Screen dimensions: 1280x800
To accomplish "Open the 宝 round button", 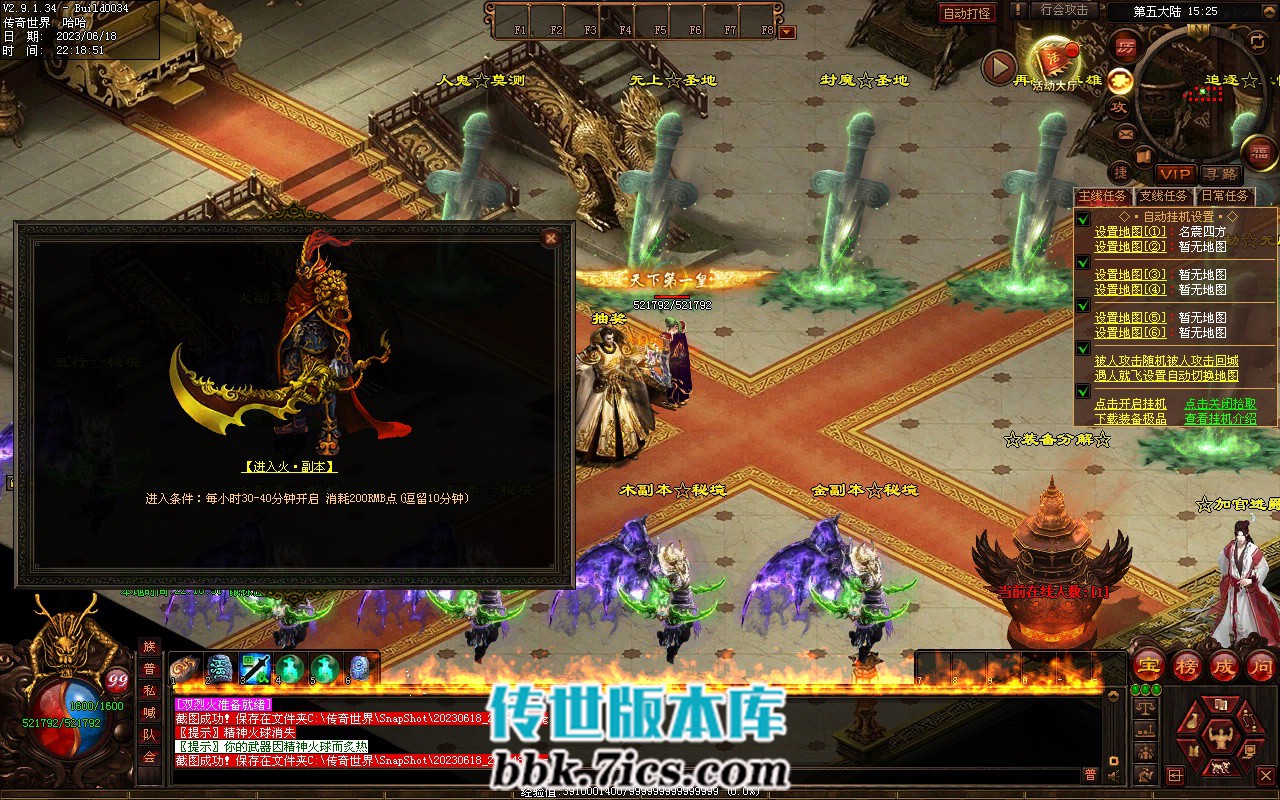I will [1149, 665].
